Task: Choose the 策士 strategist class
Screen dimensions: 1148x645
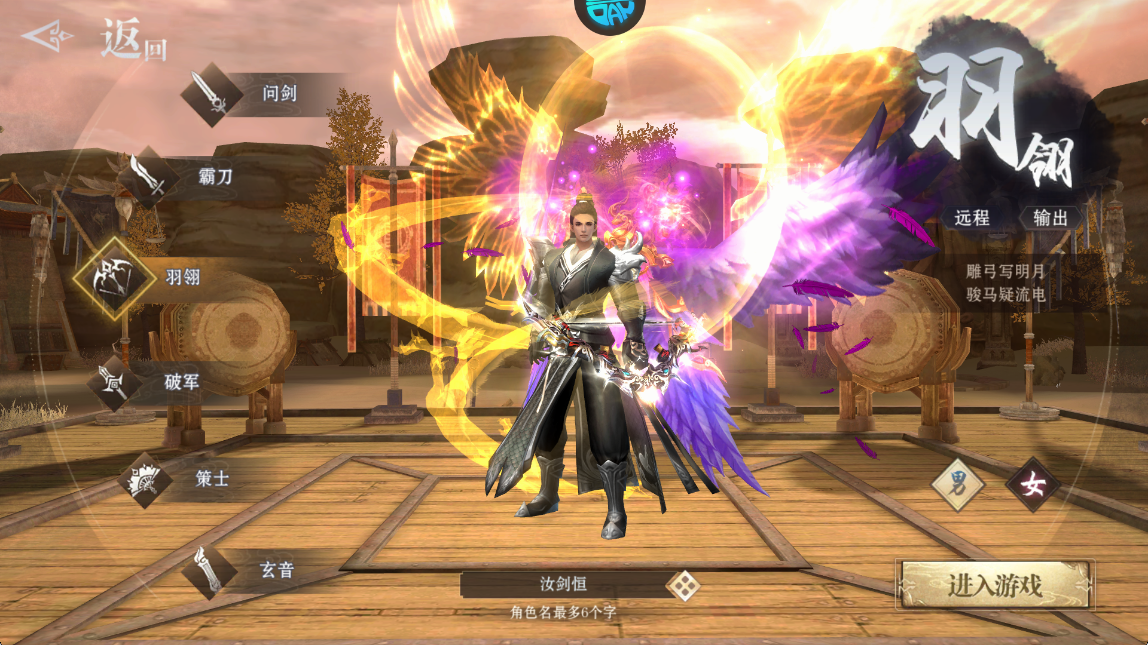Action: point(180,479)
